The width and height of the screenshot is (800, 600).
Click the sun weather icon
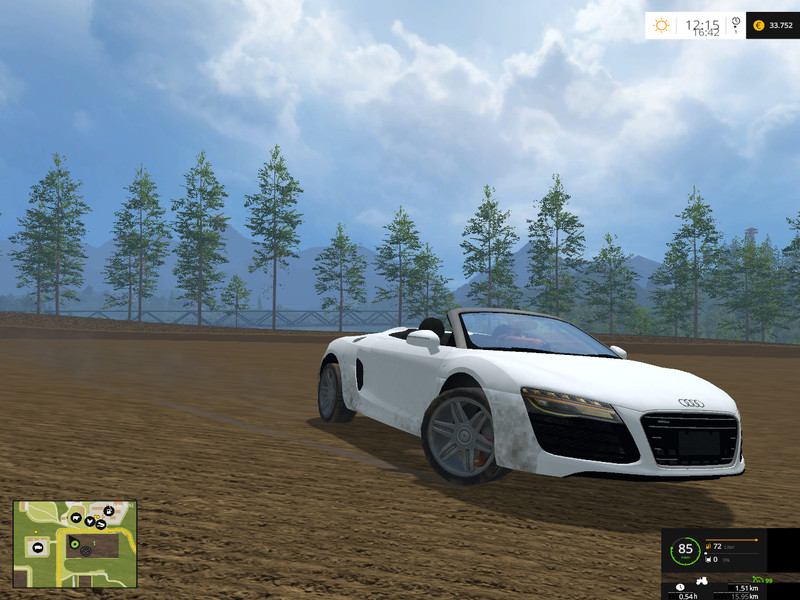(x=663, y=25)
